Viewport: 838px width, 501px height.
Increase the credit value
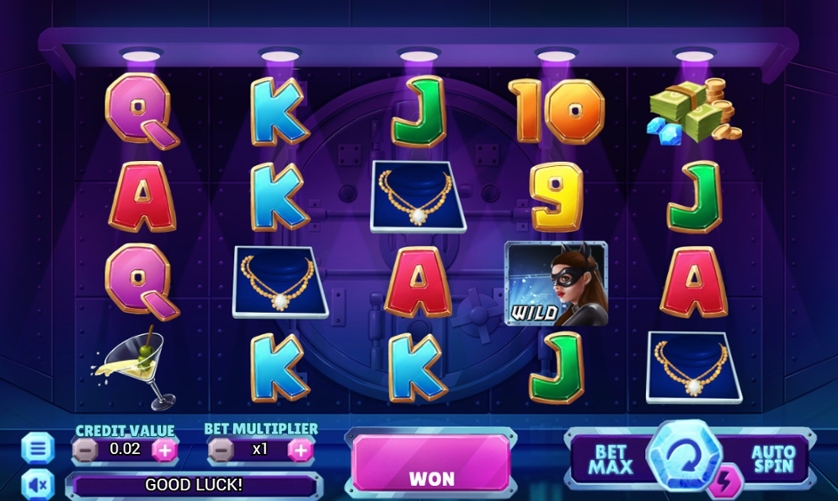pos(165,450)
